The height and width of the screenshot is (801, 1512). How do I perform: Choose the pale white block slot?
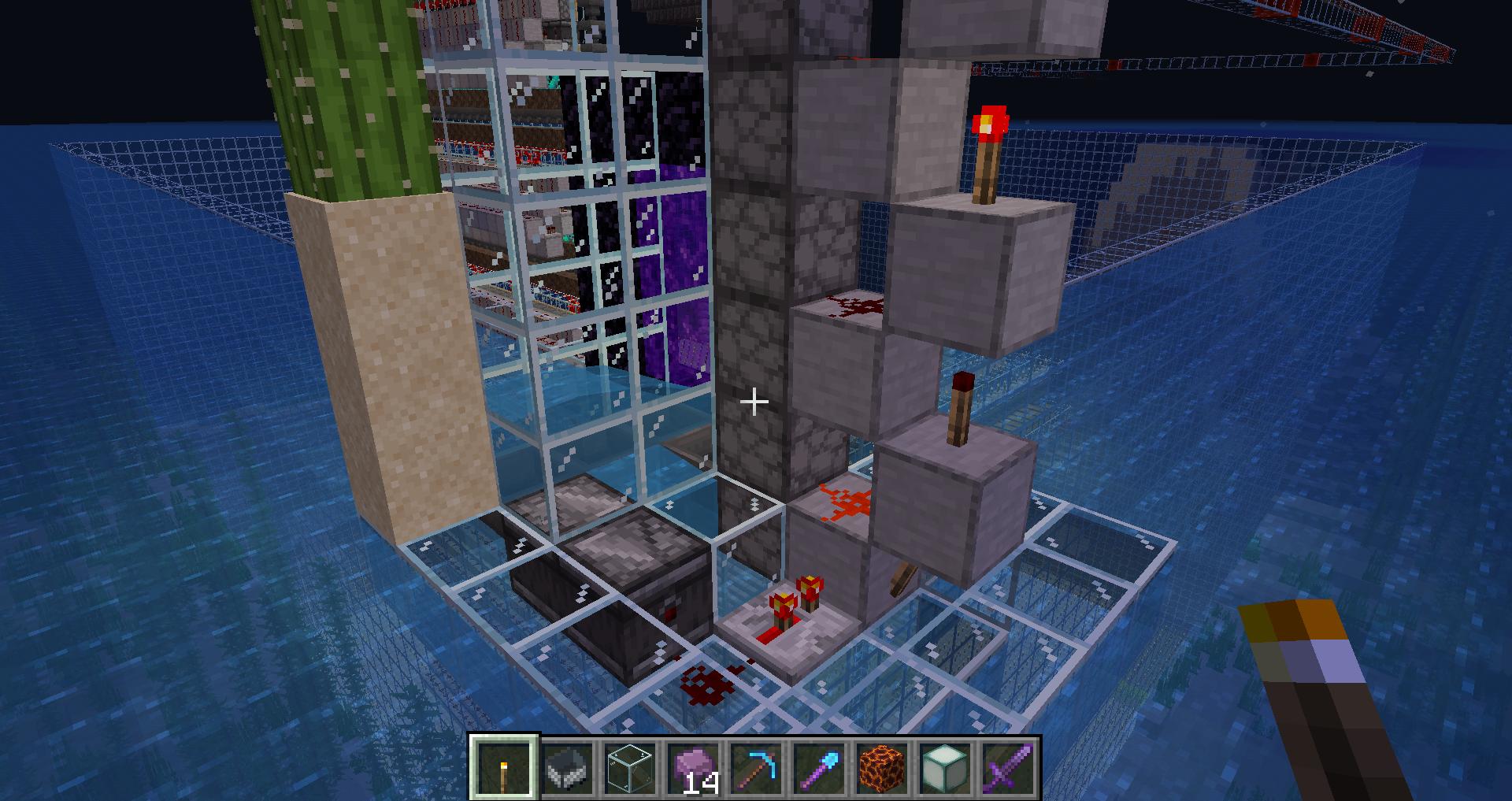945,767
